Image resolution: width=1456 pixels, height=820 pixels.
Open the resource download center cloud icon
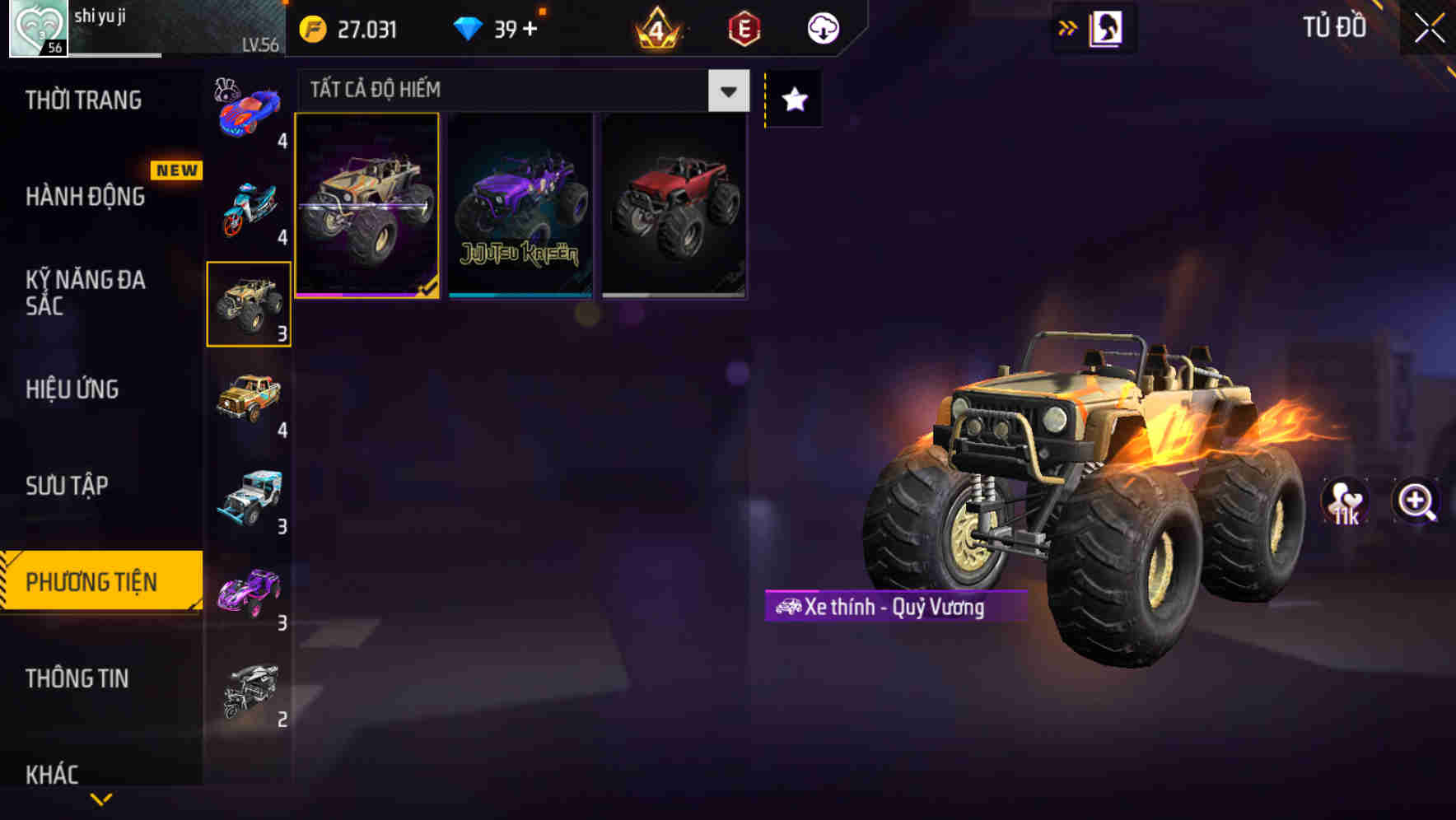click(822, 28)
